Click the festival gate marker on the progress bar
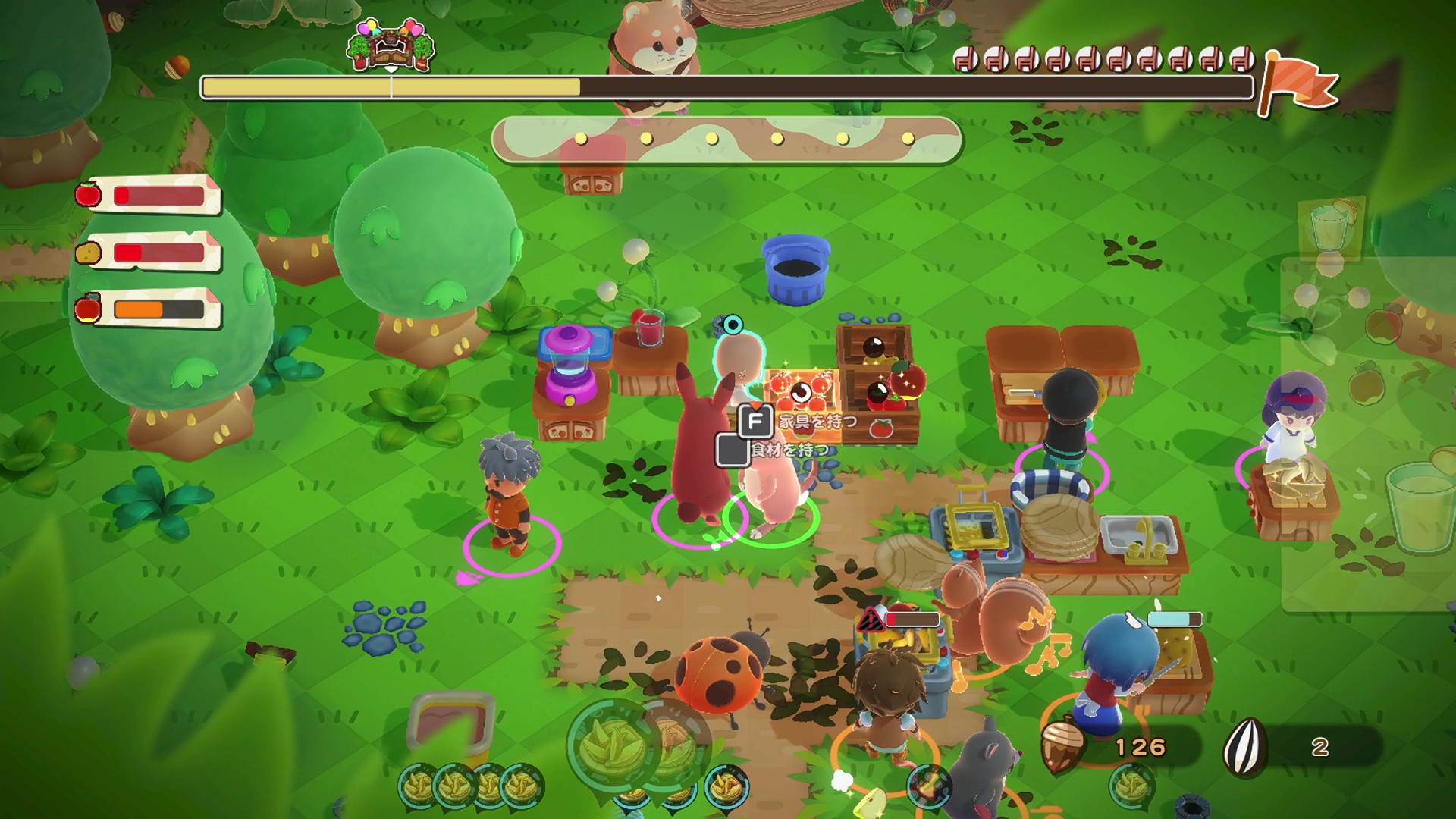Viewport: 1456px width, 819px height. click(x=390, y=45)
